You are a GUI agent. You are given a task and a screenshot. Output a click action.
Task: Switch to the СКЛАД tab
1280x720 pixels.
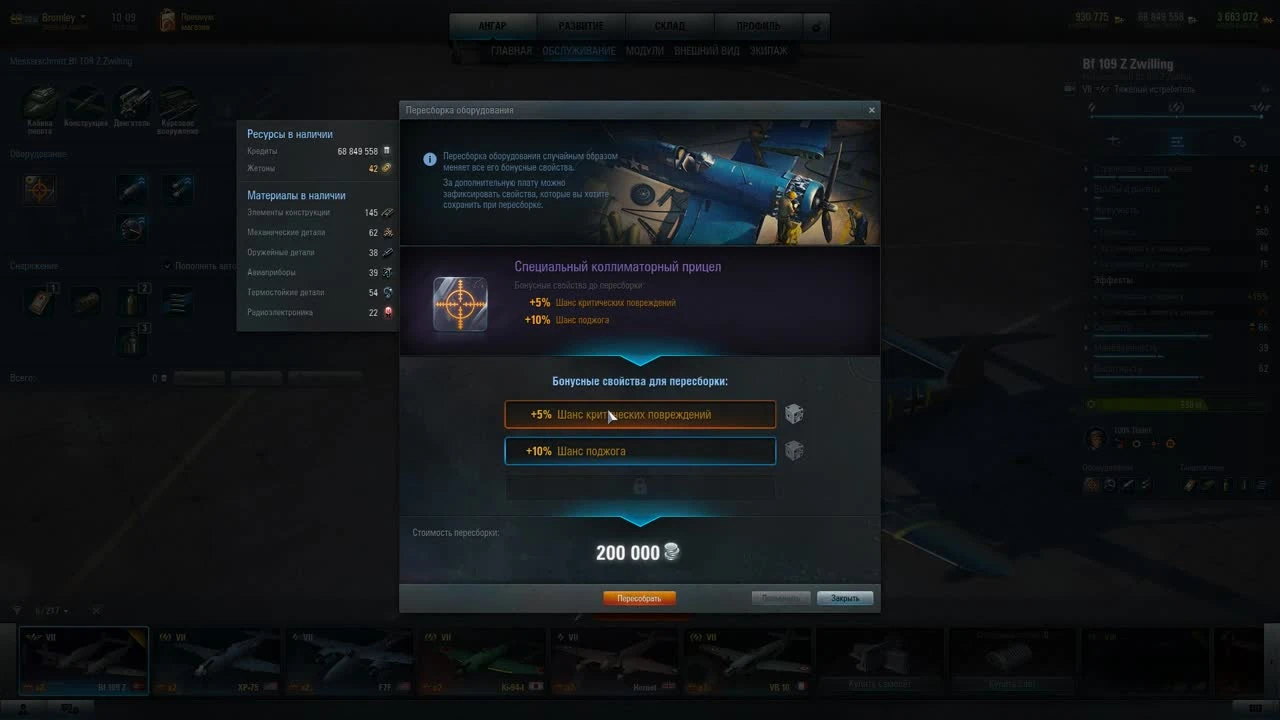point(669,25)
